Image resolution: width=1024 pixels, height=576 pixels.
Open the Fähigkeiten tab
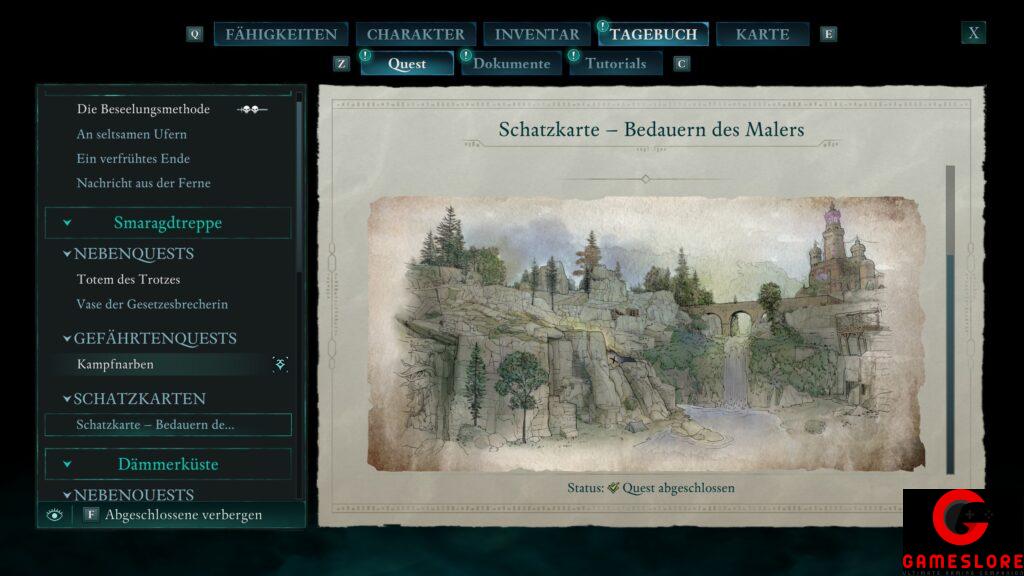click(281, 34)
